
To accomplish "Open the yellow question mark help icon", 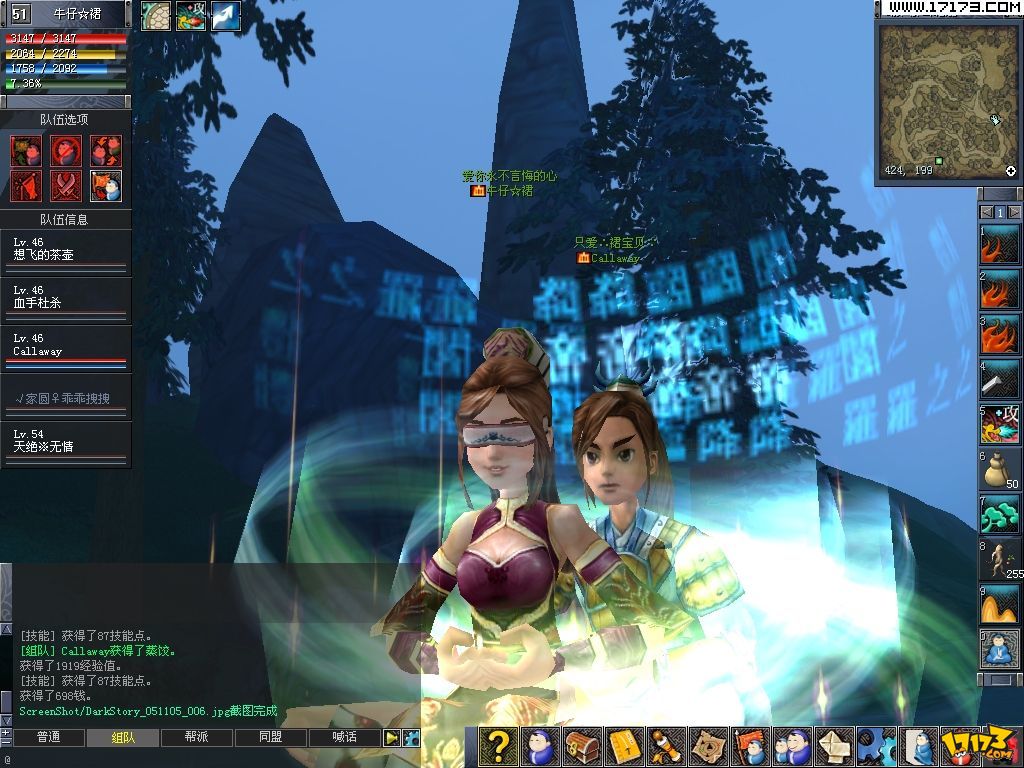I will (x=498, y=746).
